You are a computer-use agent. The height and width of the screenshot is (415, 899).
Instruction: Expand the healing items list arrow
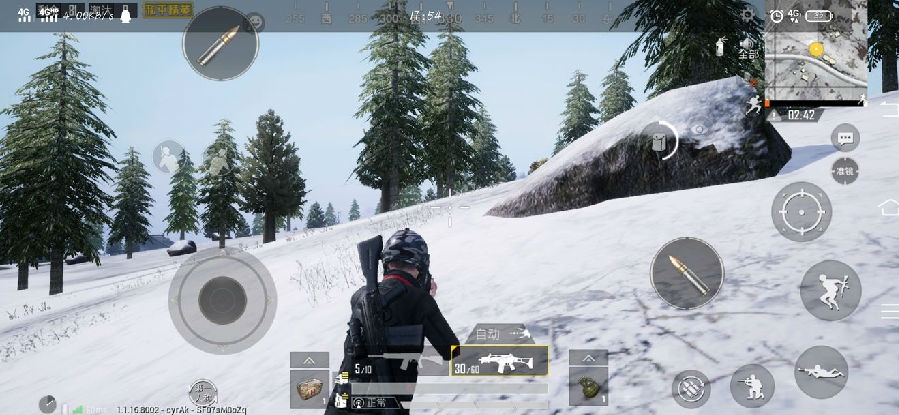click(x=309, y=359)
